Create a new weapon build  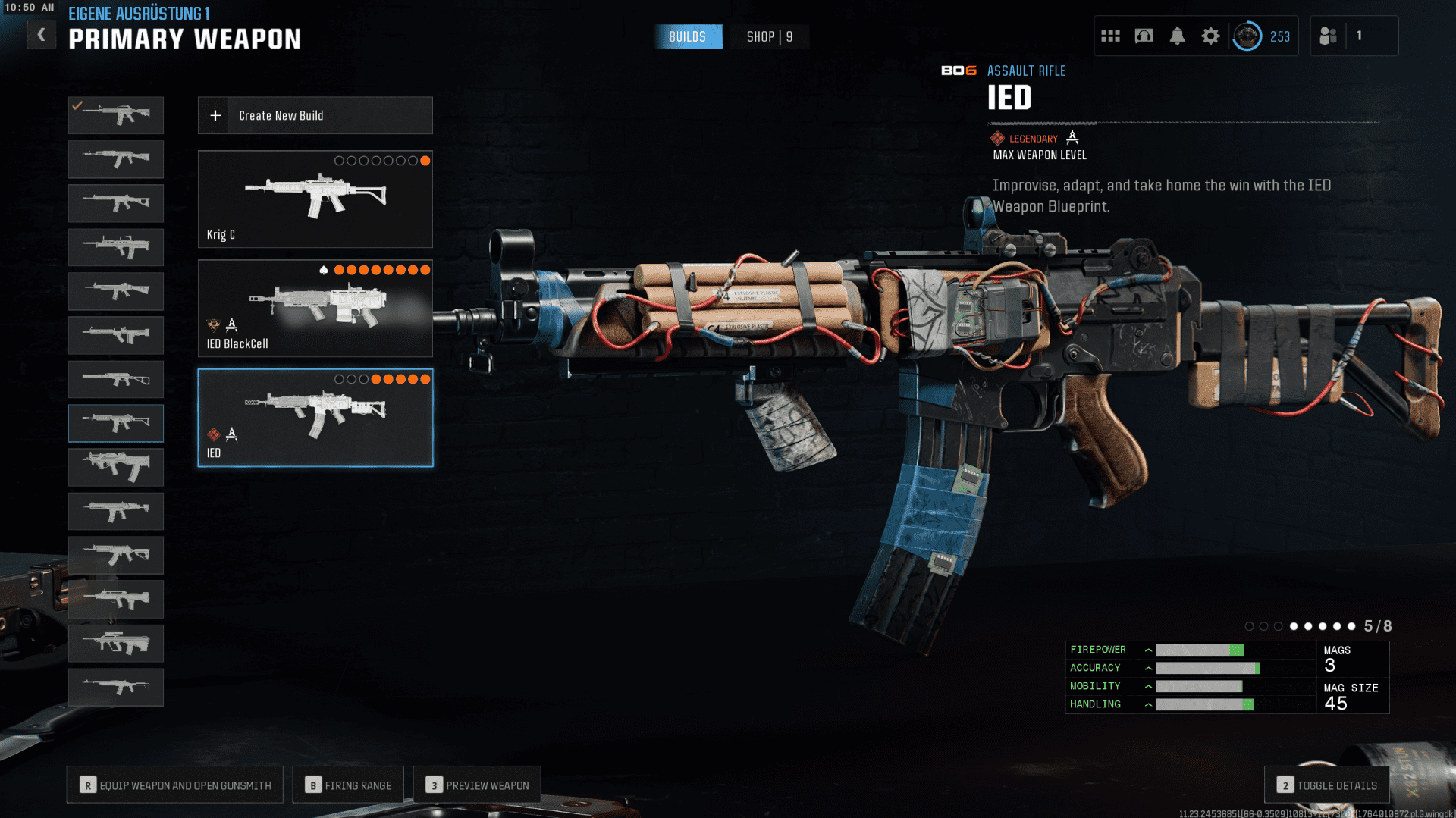pos(315,115)
